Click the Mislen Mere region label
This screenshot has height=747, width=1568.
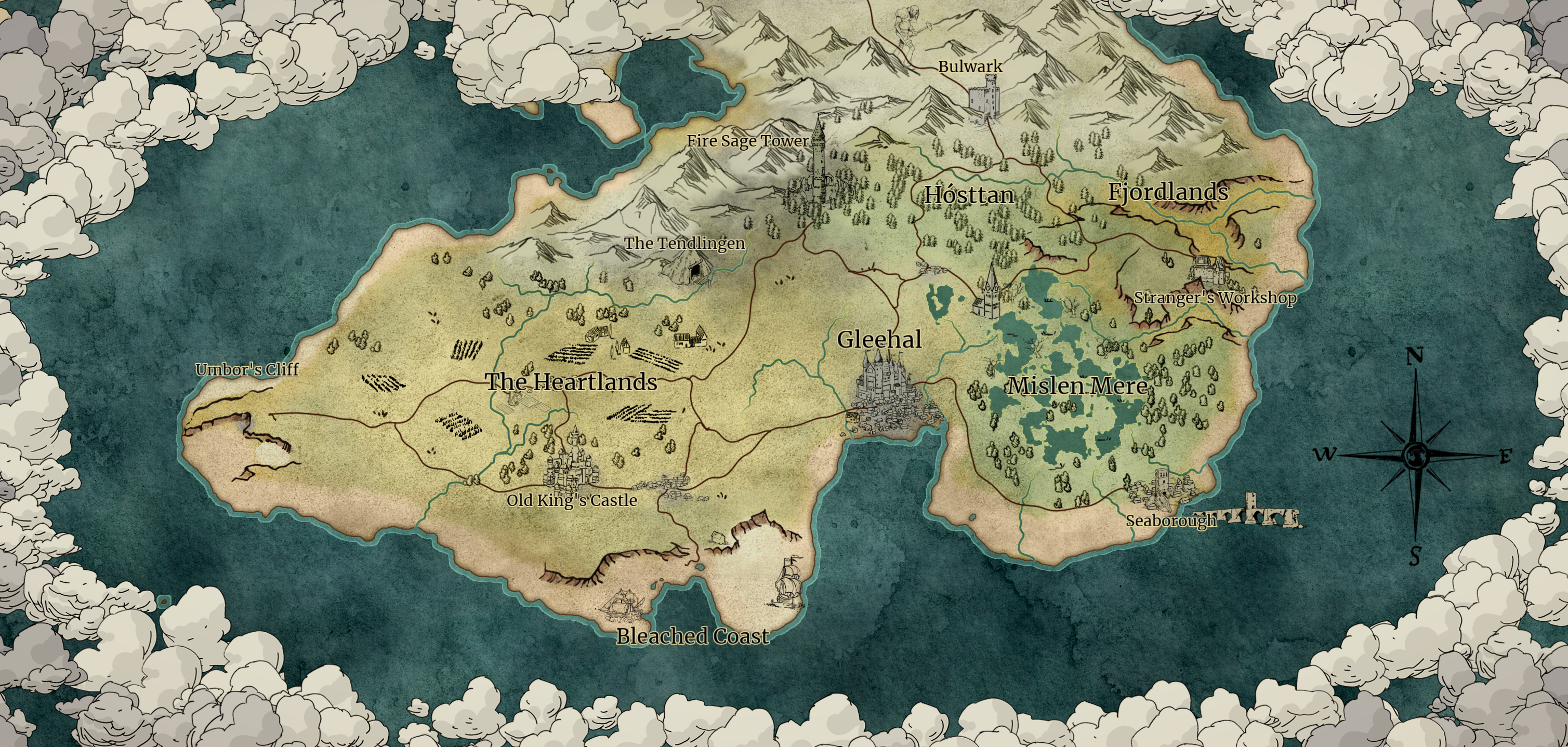[x=1077, y=385]
